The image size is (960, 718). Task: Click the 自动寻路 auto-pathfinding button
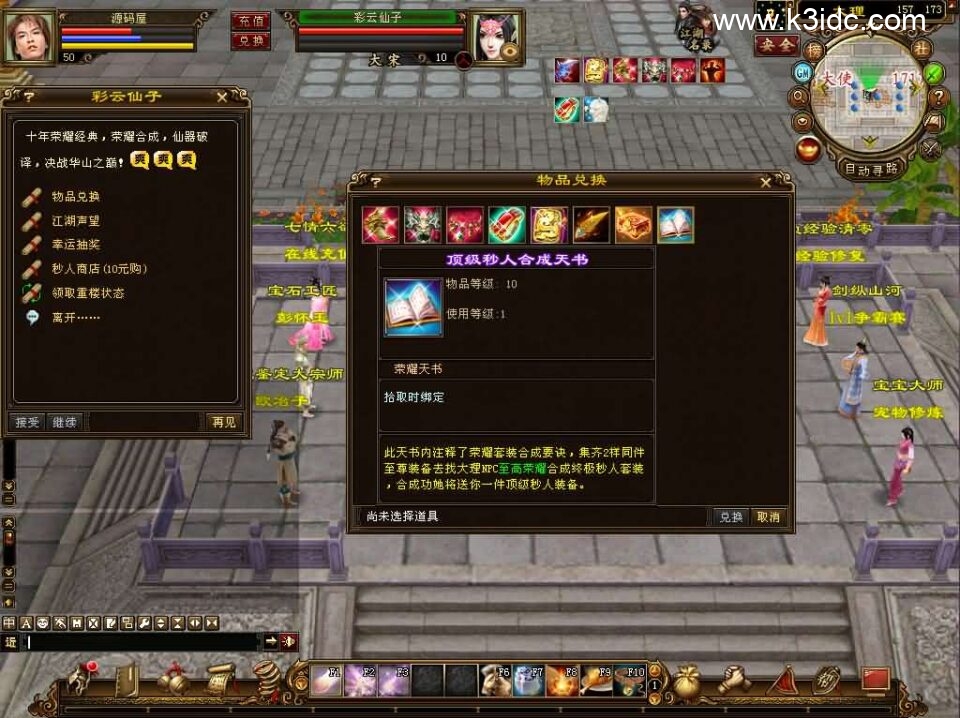tap(871, 168)
